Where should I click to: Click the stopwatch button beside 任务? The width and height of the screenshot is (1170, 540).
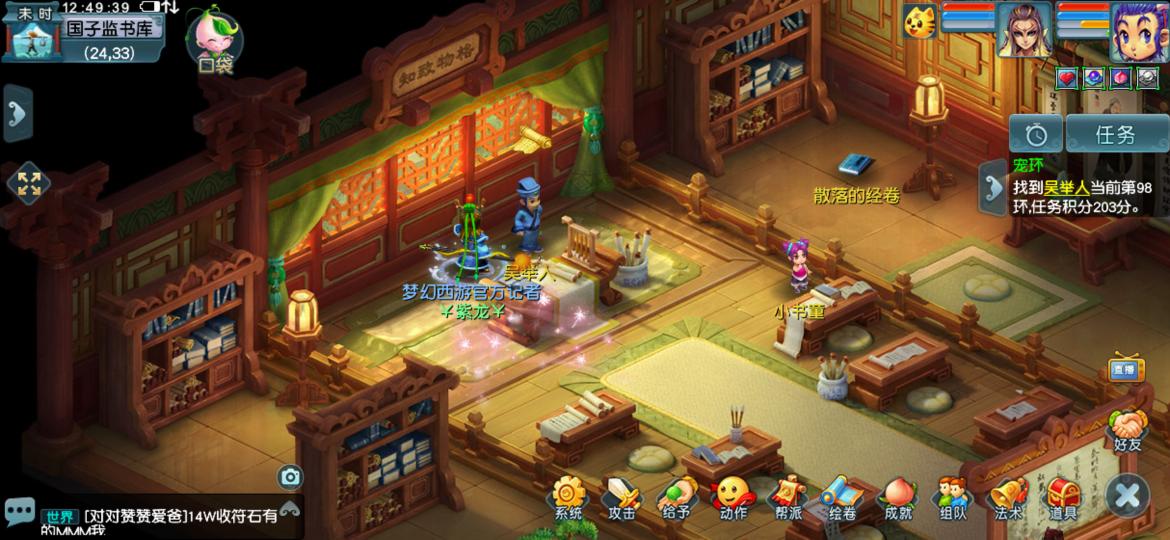coord(1035,134)
